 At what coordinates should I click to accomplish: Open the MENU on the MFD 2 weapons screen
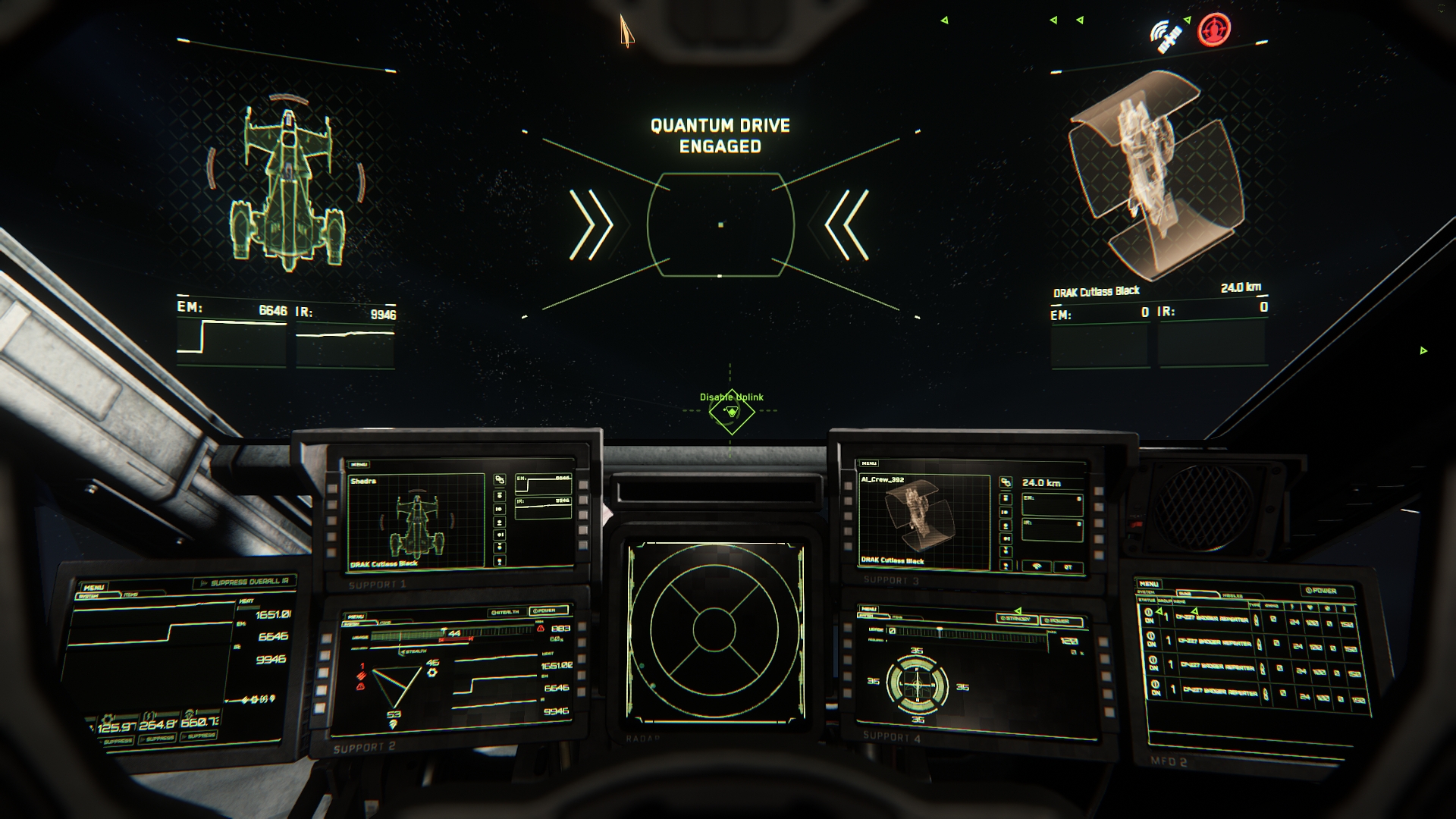click(1148, 583)
